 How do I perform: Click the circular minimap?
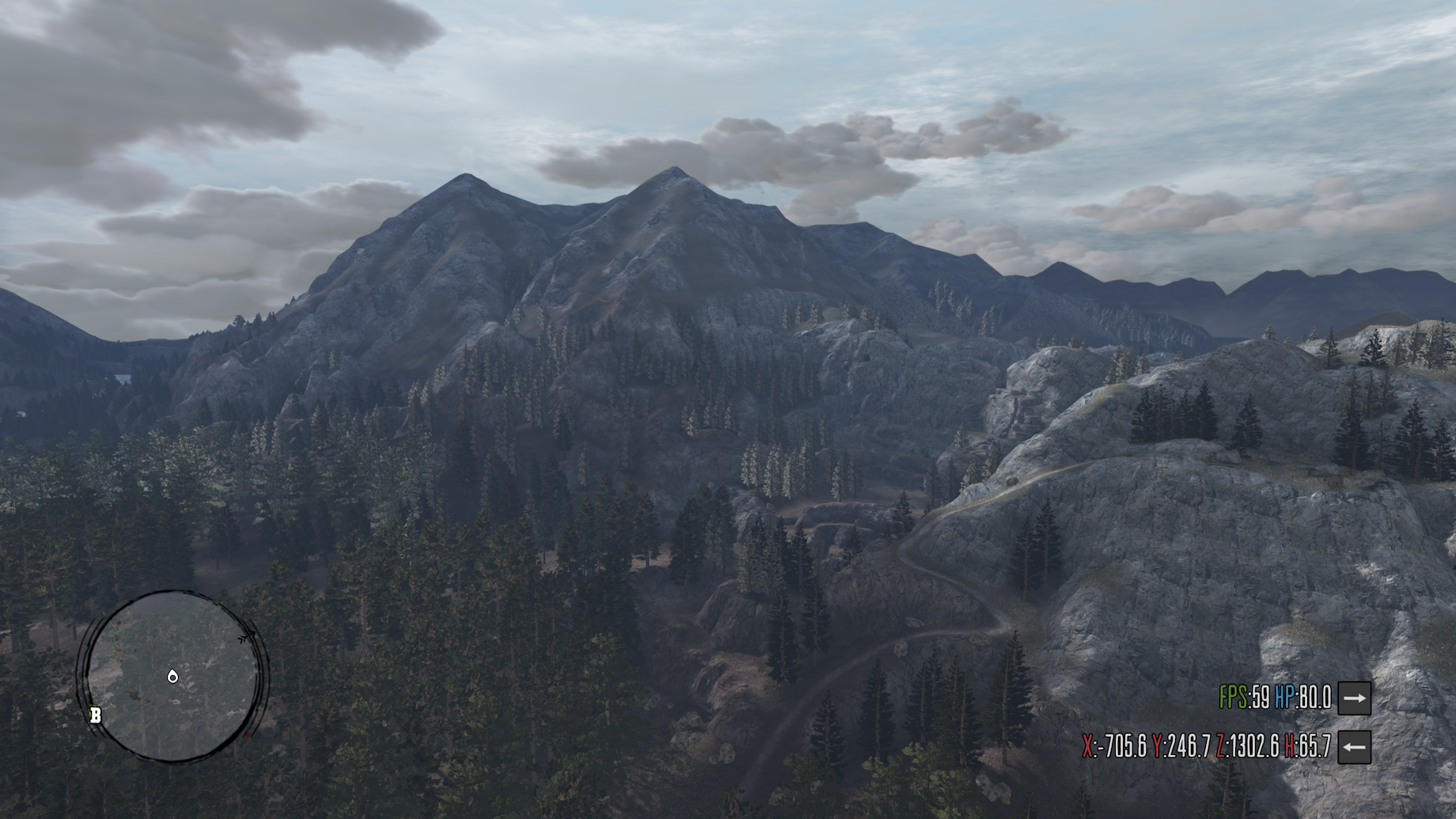[x=173, y=676]
